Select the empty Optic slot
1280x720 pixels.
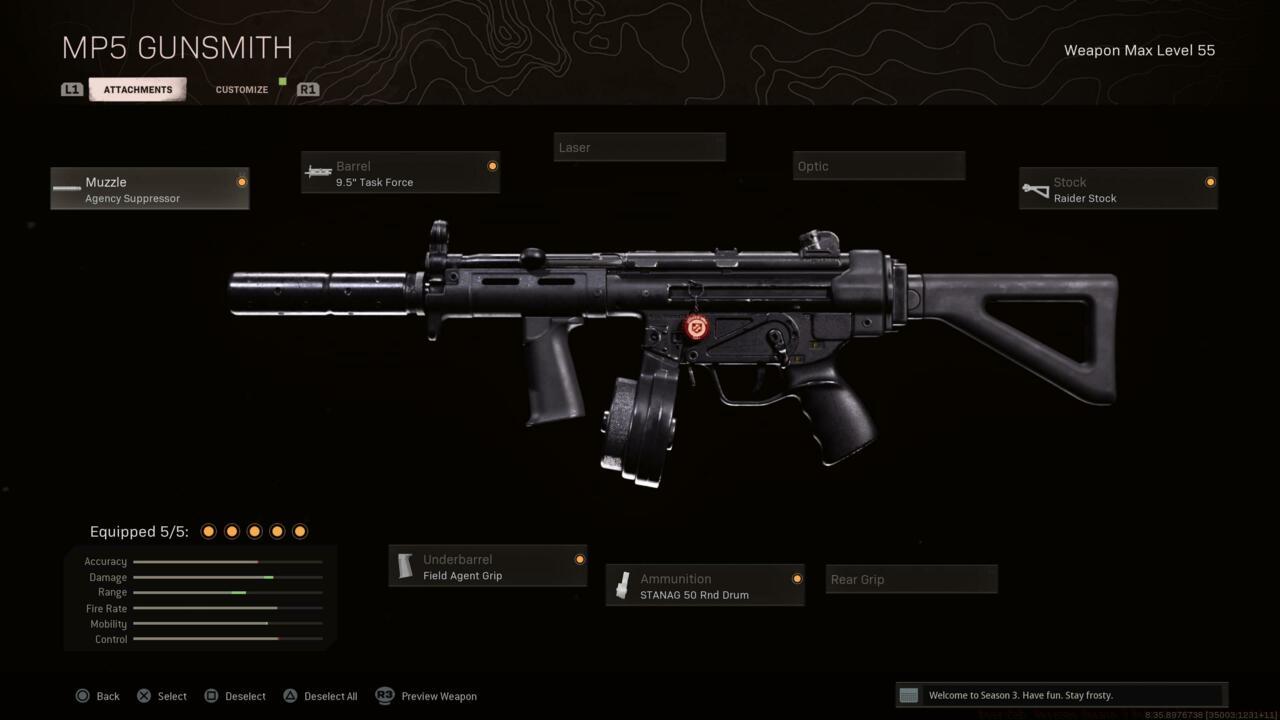pyautogui.click(x=878, y=166)
